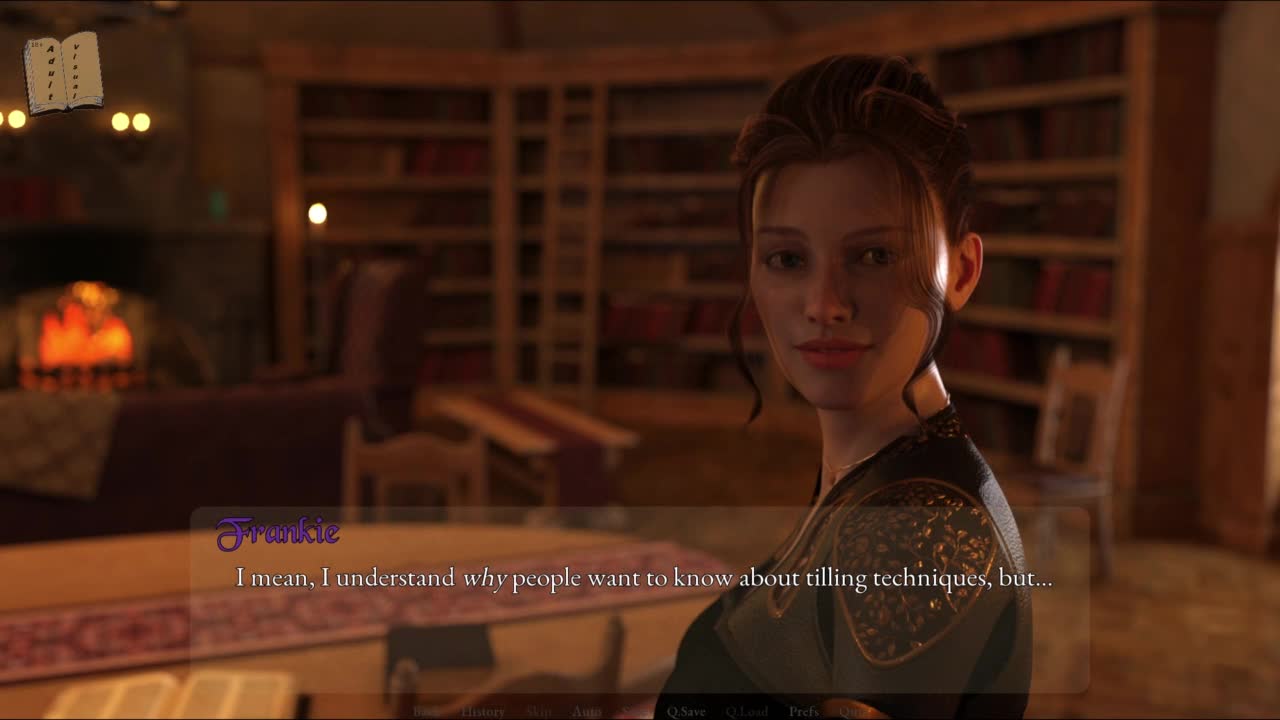This screenshot has width=1280, height=720.
Task: Quit the game from quick menu
Action: tap(853, 711)
